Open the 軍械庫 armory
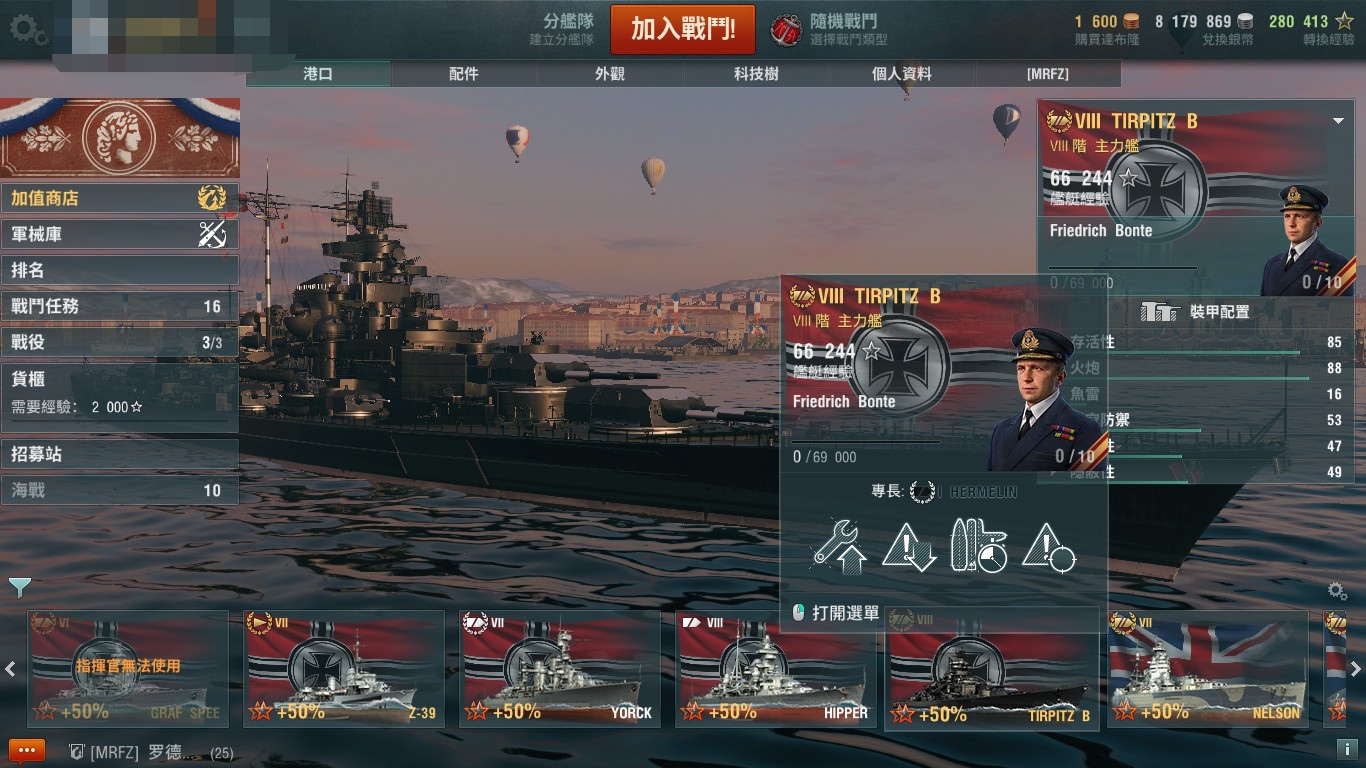The image size is (1366, 768). point(118,234)
